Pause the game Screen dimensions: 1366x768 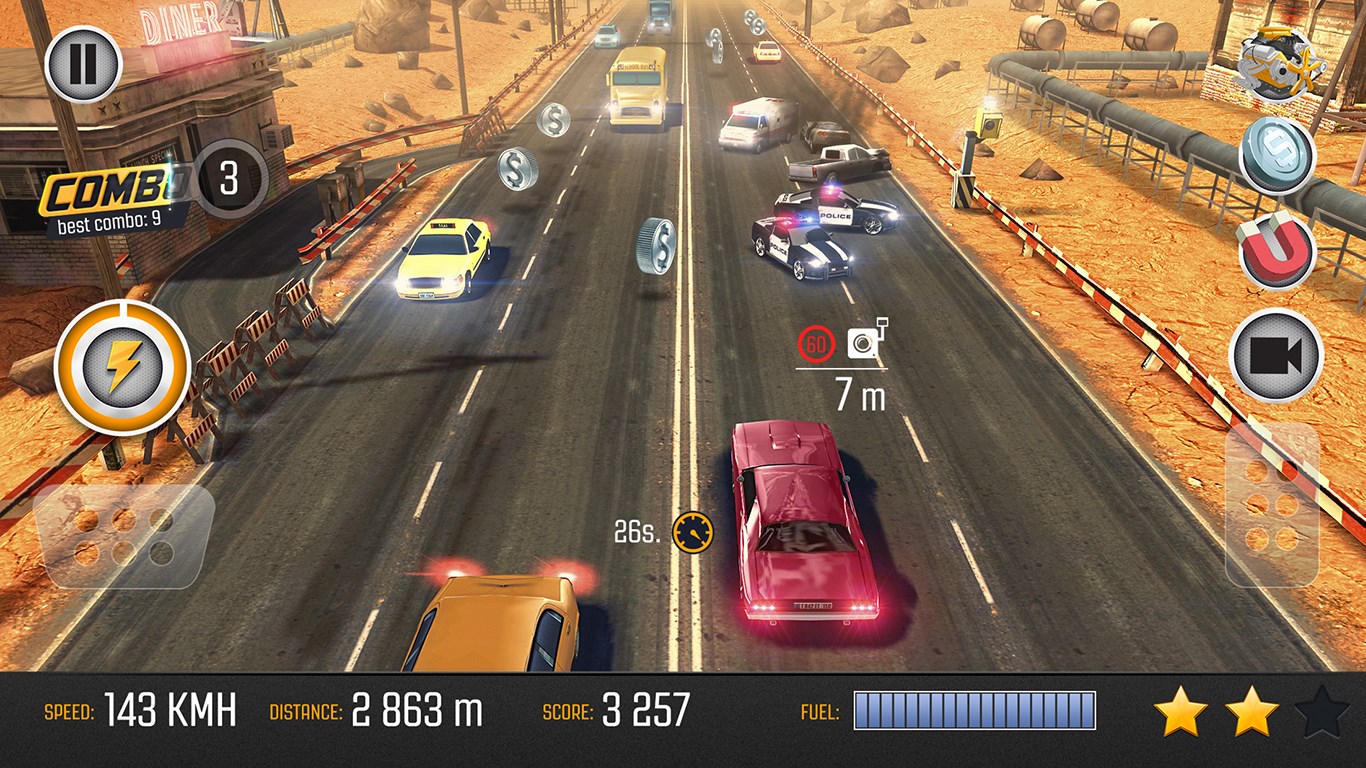pyautogui.click(x=83, y=65)
